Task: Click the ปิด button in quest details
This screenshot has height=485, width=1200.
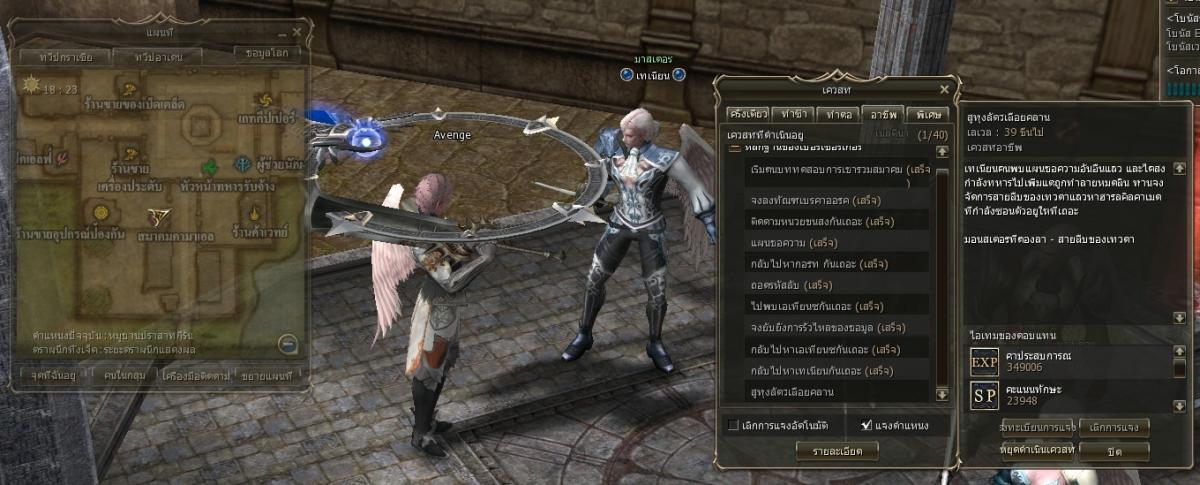Action: coord(1114,451)
